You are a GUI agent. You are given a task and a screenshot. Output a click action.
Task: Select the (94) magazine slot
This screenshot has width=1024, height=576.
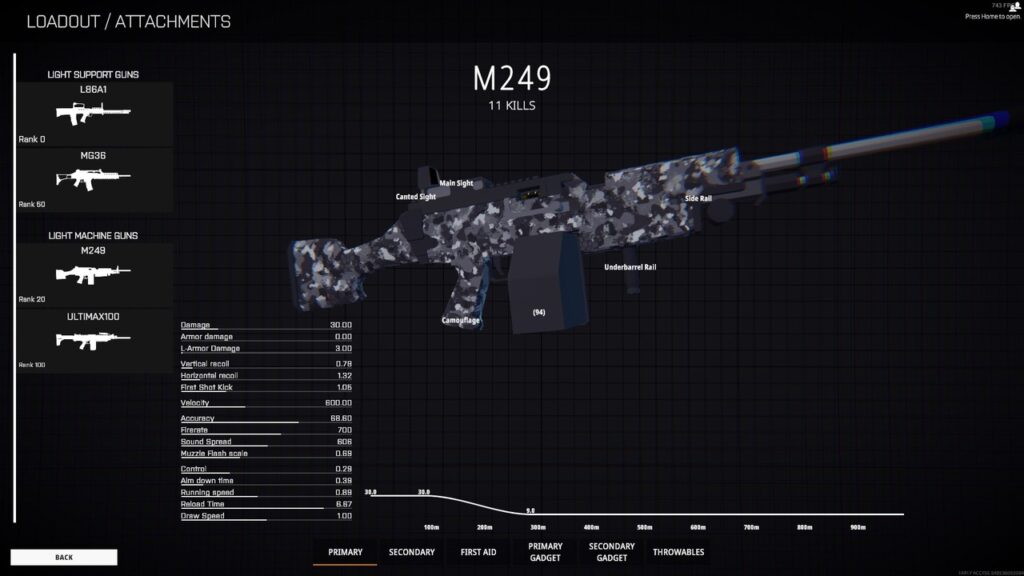click(x=538, y=313)
